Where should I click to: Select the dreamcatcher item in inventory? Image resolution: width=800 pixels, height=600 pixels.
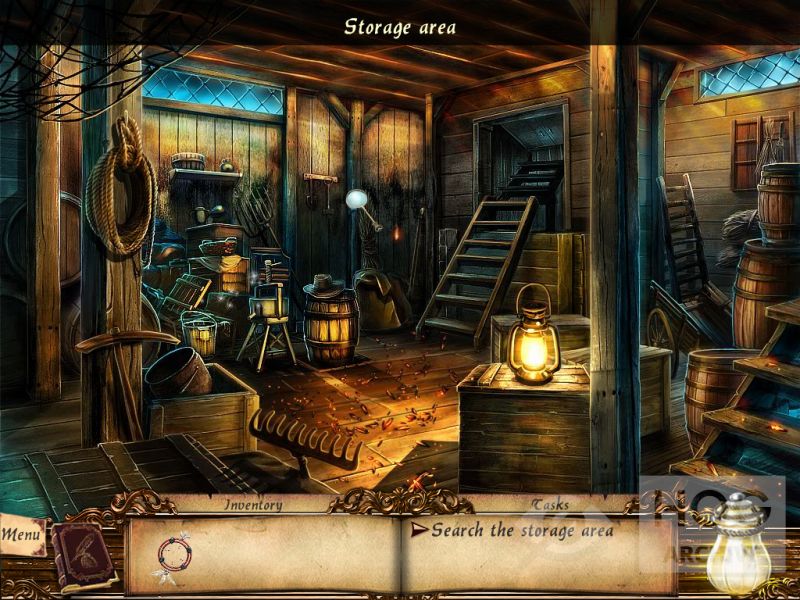click(x=173, y=555)
